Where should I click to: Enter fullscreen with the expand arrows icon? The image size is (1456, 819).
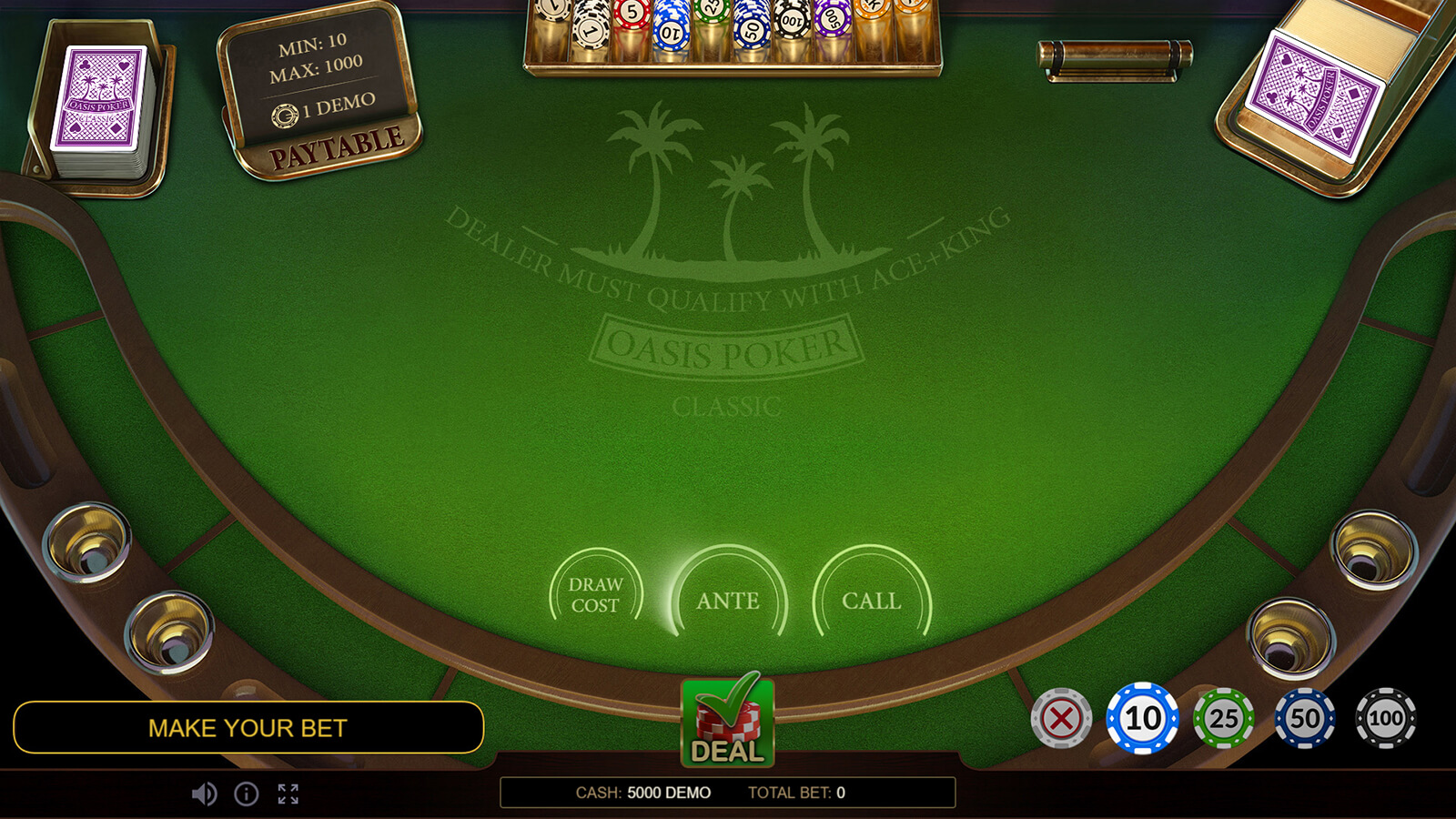pyautogui.click(x=288, y=794)
